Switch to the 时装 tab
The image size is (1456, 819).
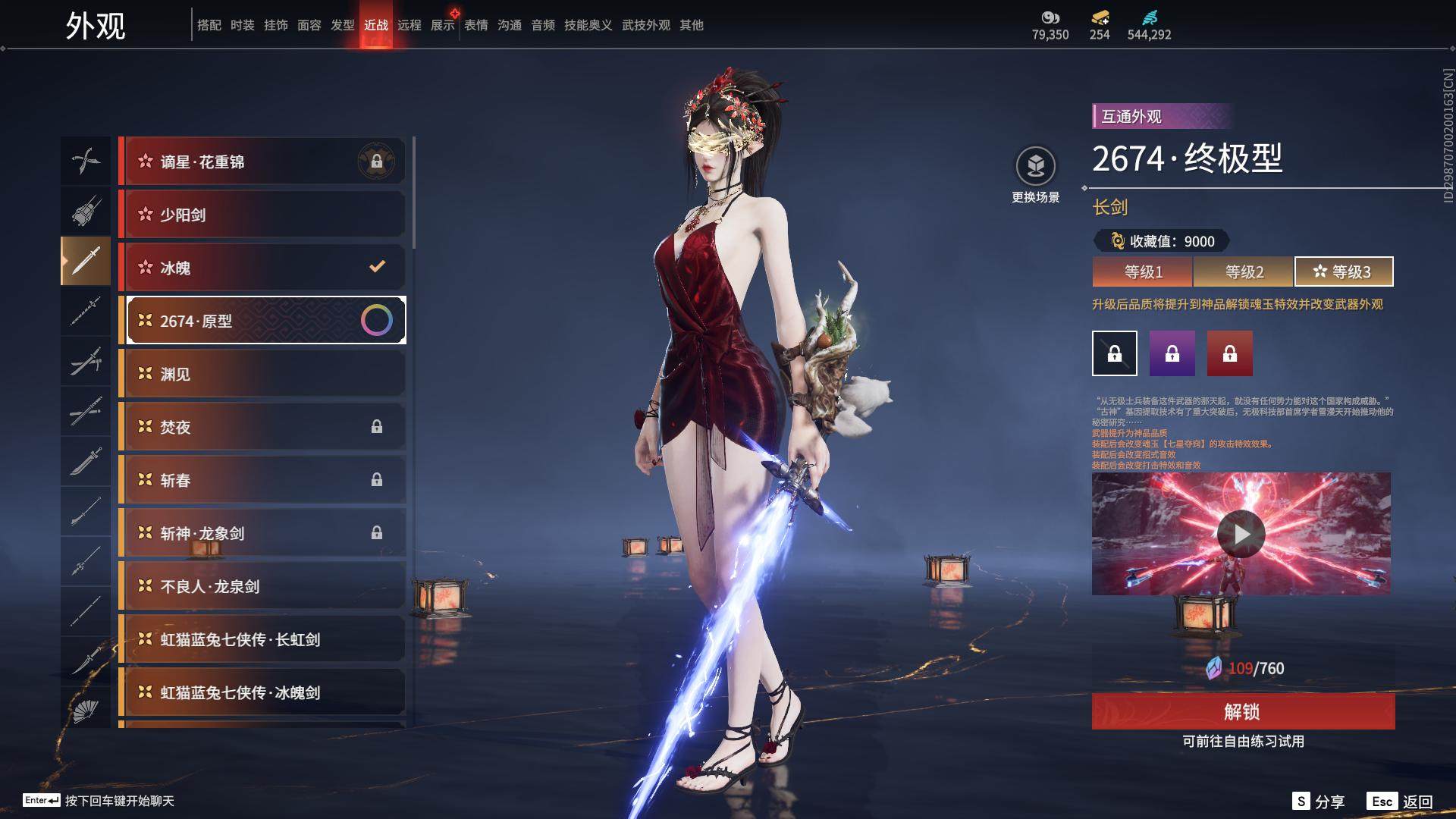coord(243,25)
